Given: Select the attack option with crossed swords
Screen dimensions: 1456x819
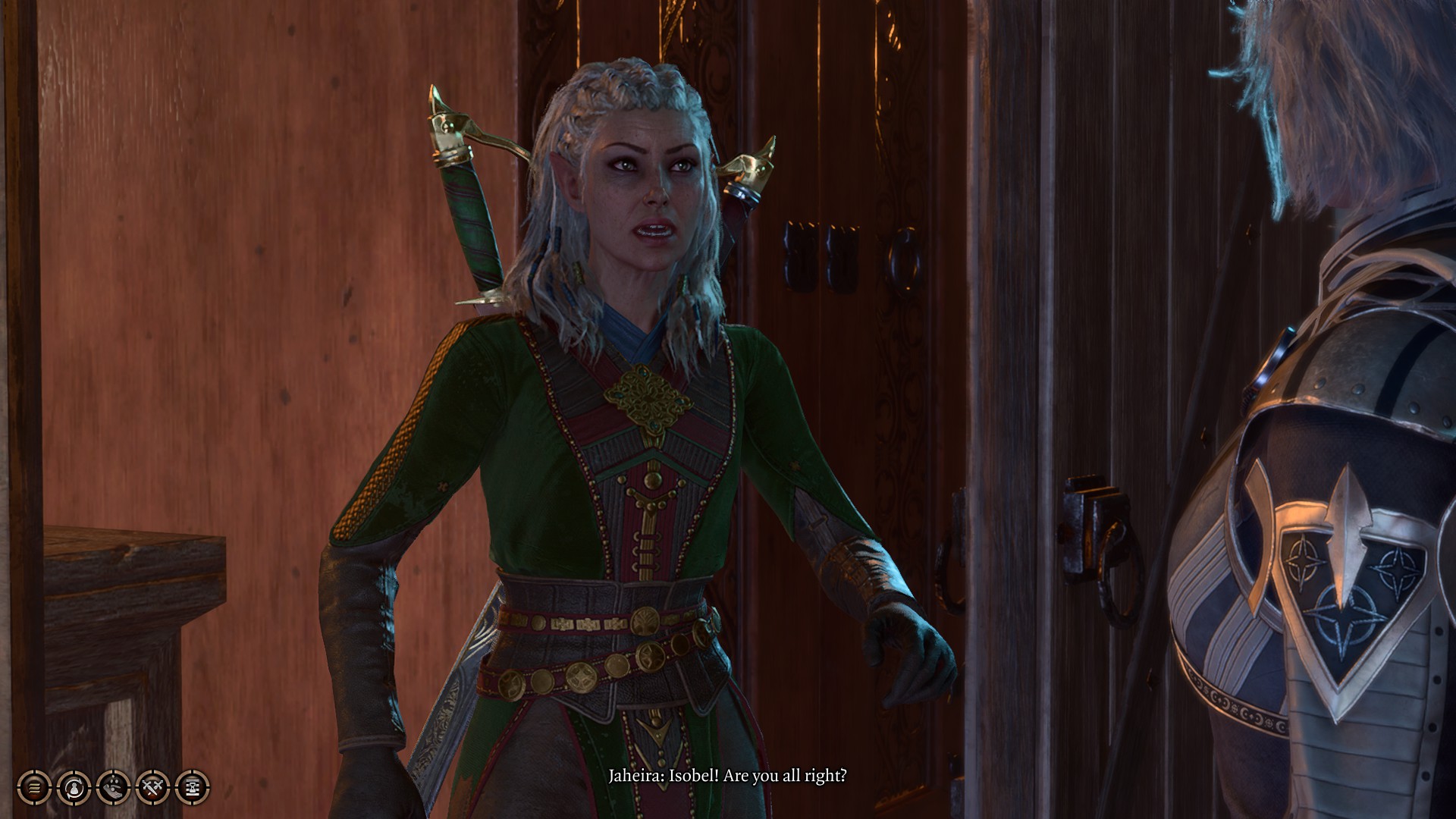Looking at the screenshot, I should (152, 788).
